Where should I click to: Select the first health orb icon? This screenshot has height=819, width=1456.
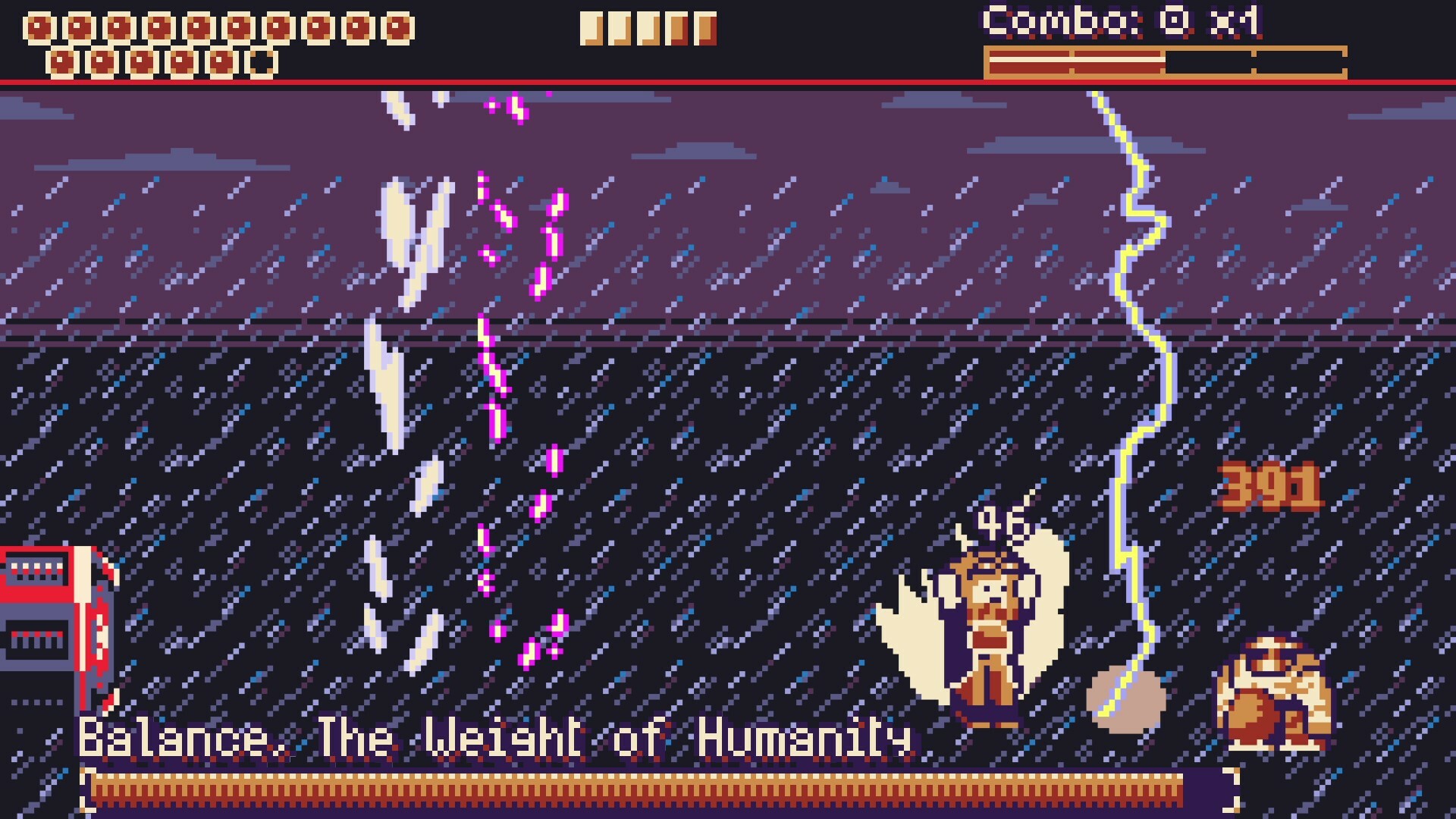click(39, 25)
